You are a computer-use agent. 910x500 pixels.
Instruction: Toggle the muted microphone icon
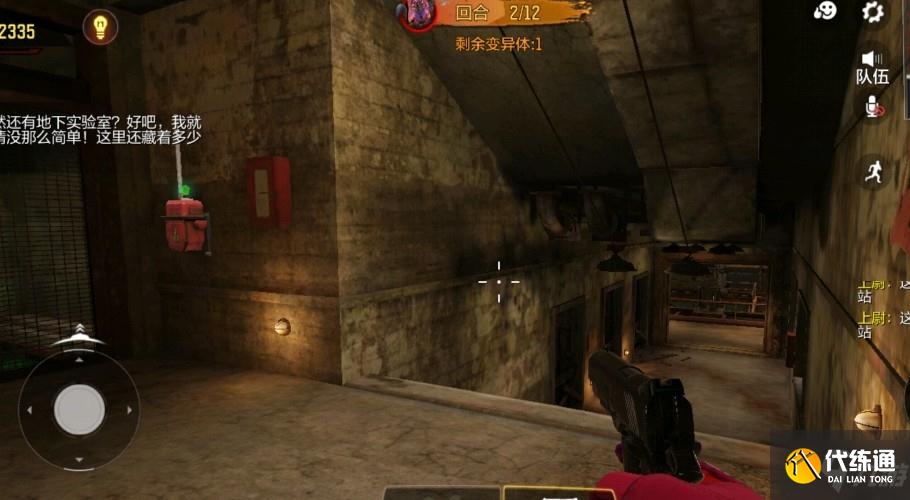click(874, 106)
